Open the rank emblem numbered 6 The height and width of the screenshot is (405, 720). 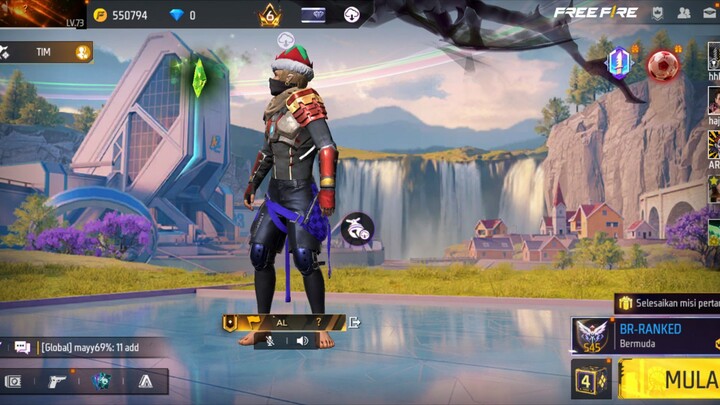[x=270, y=15]
